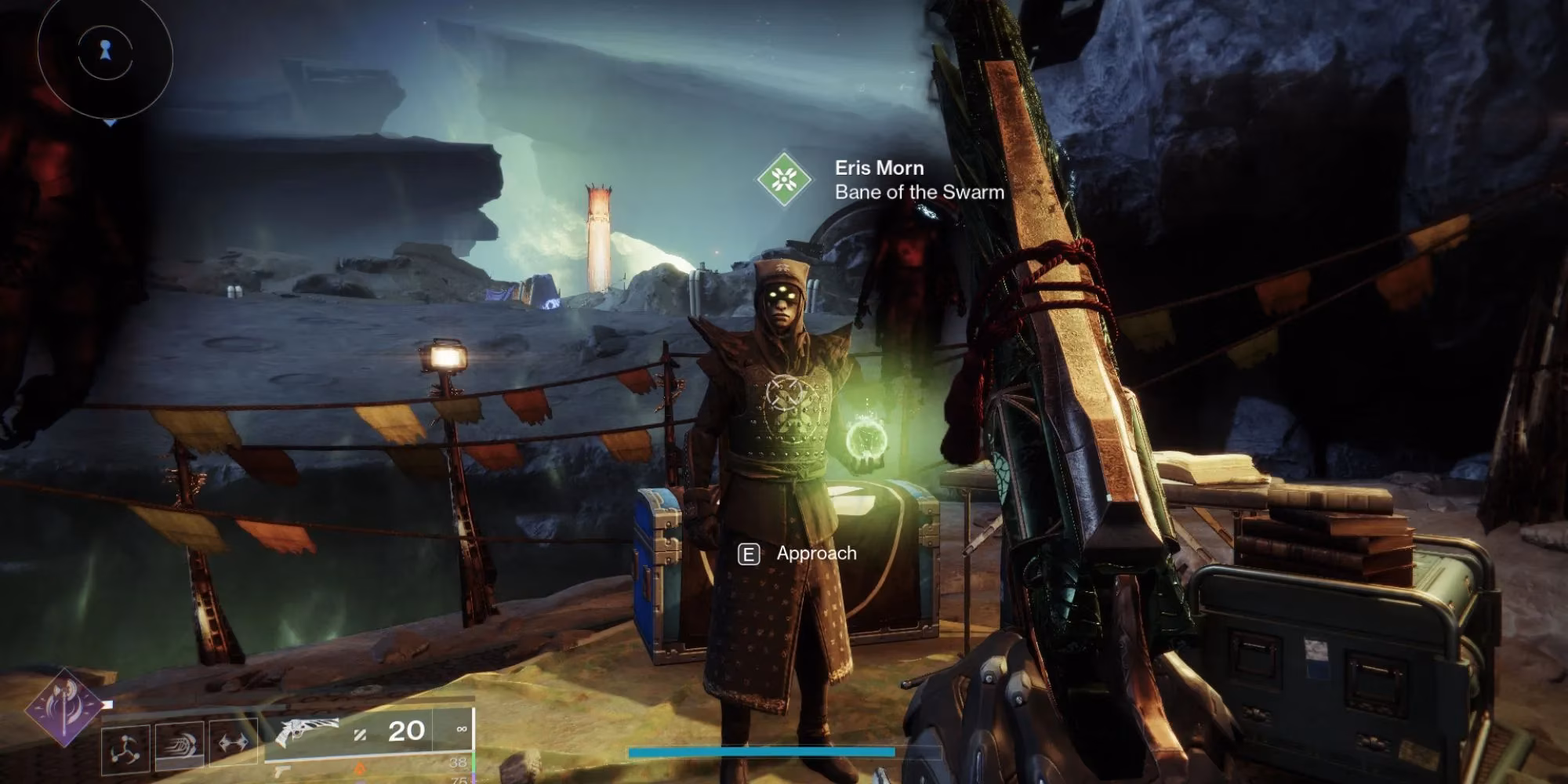Activate the purple axe super ability icon

point(64,707)
